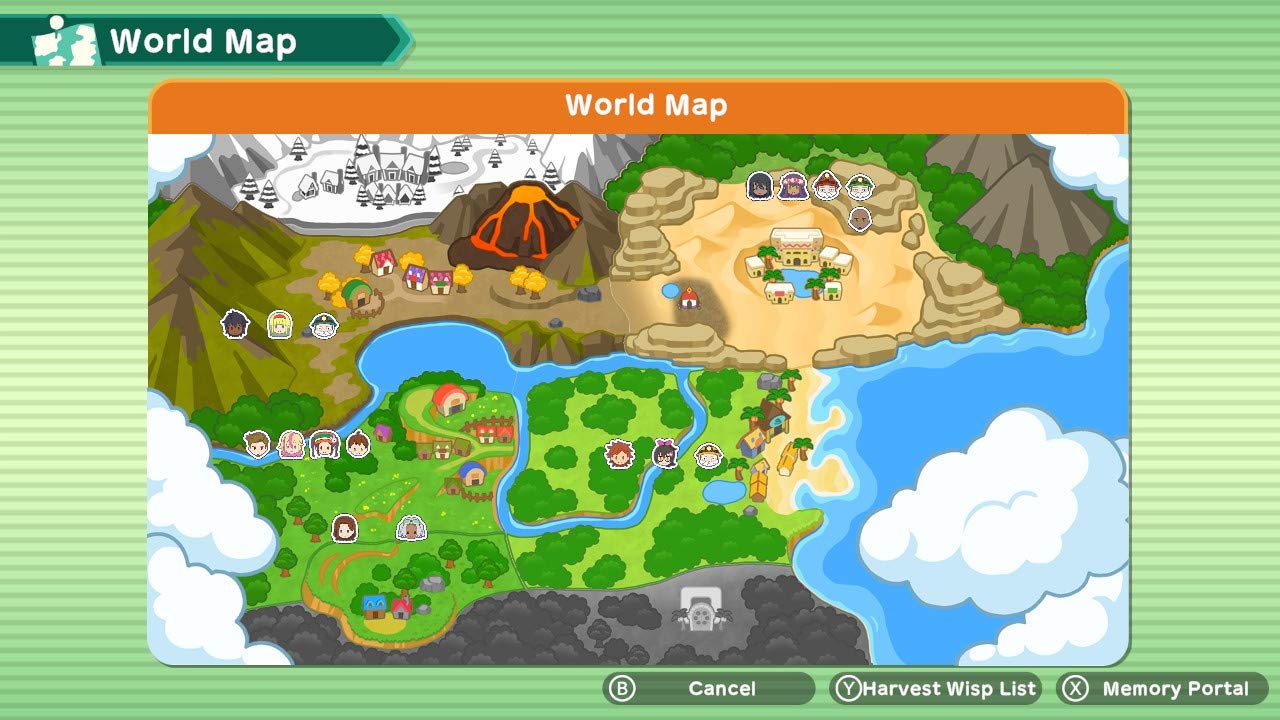
Task: Click the hooded figure portrait beside her
Action: pyautogui.click(x=412, y=527)
